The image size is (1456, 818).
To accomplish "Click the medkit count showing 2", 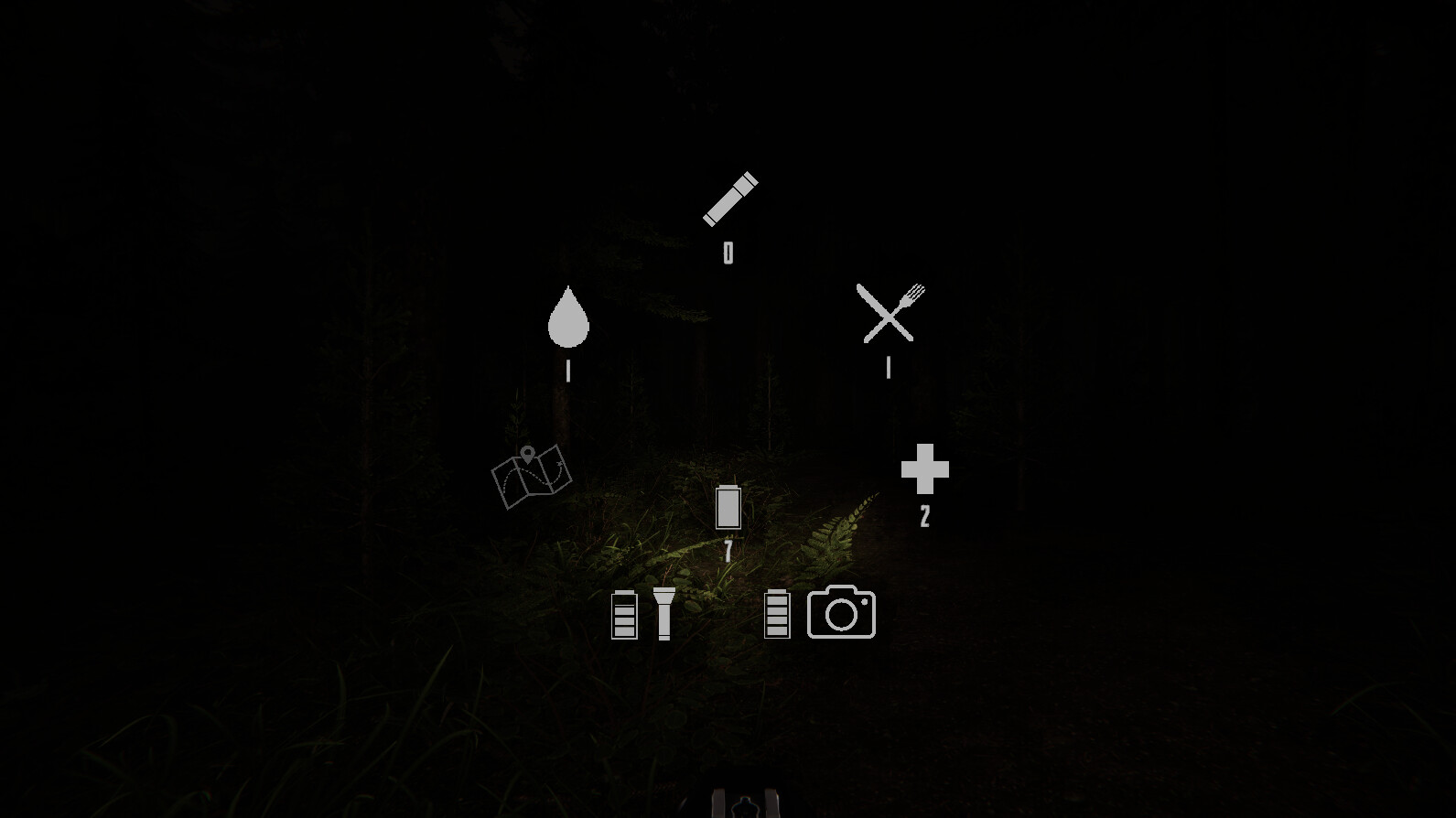I will click(925, 517).
